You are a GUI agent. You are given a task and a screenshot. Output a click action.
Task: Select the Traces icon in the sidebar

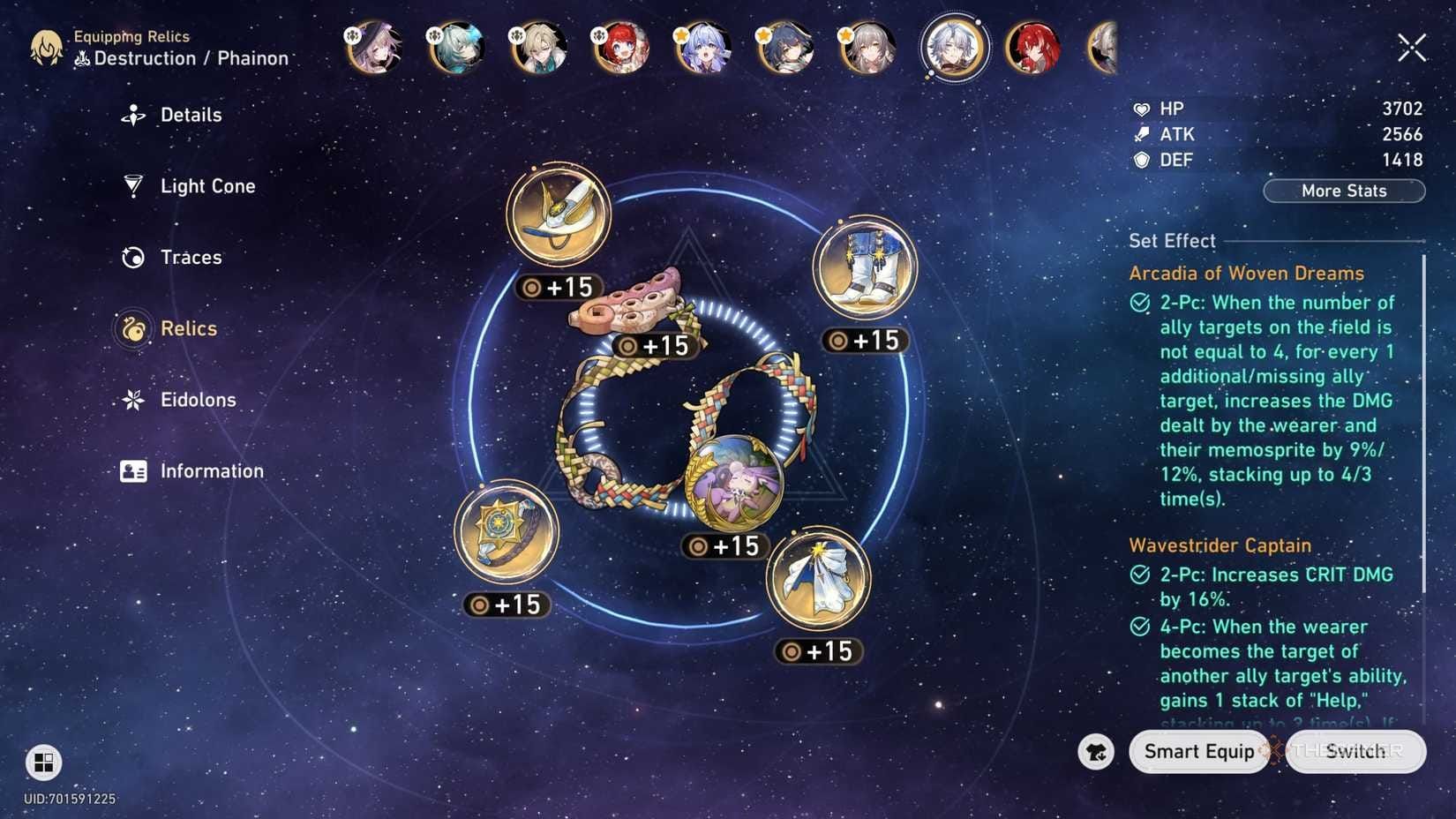pyautogui.click(x=132, y=257)
